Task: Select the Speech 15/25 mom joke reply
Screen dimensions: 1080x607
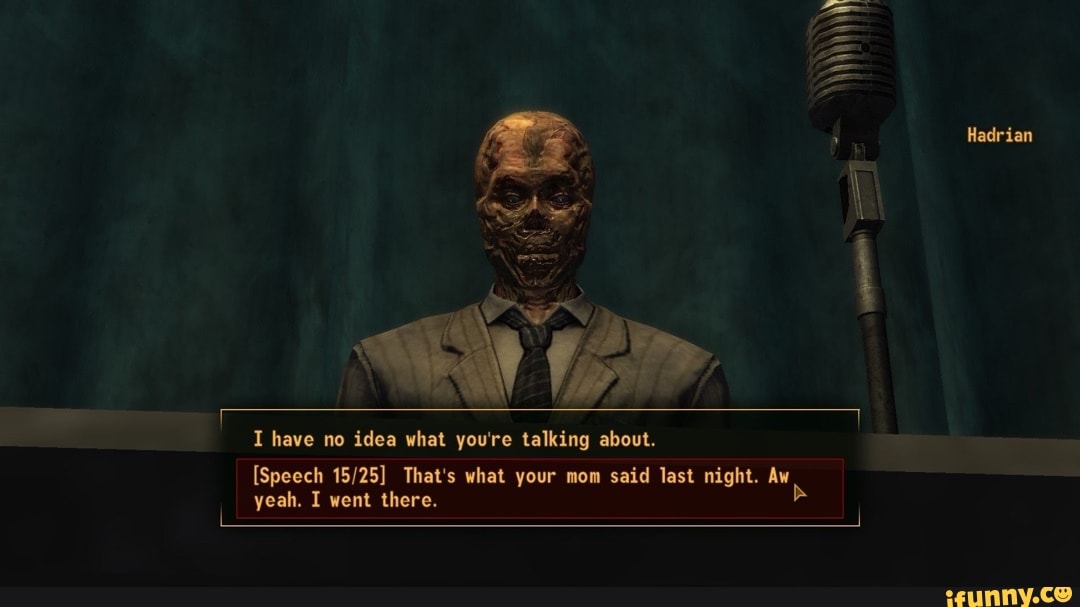Action: (x=520, y=488)
